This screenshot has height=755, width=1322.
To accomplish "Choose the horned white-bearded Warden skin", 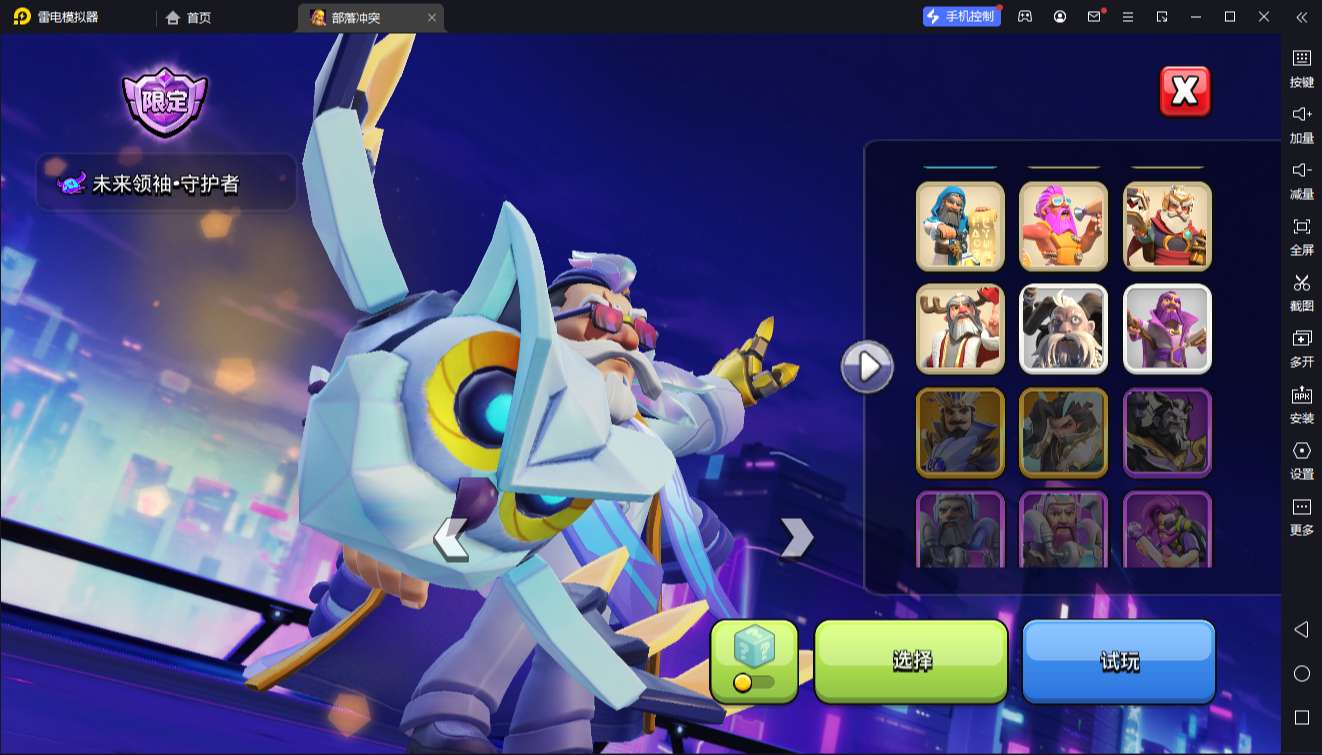I will pos(1063,329).
